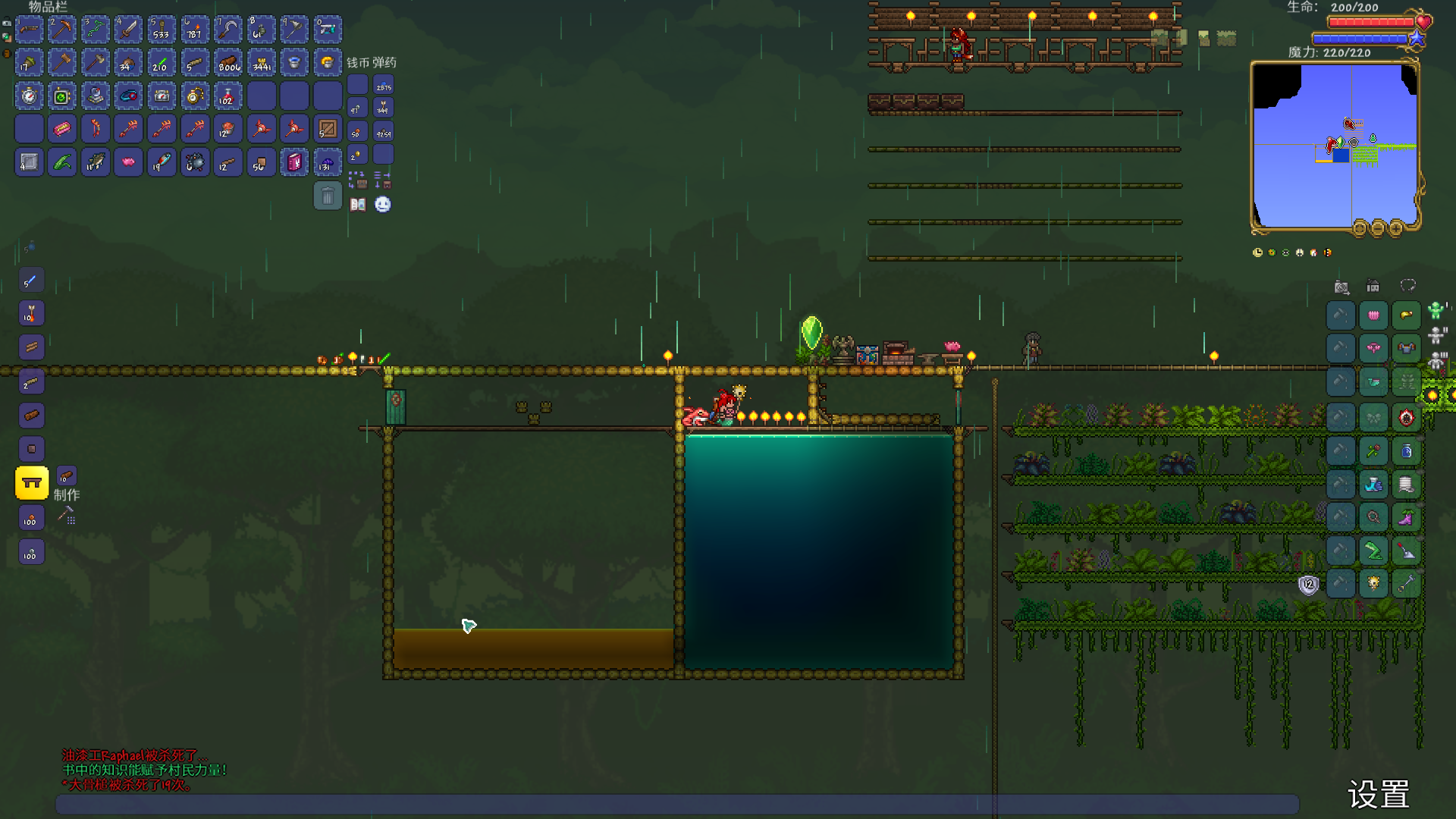Craft the selected wooden work bench
This screenshot has width=1456, height=819.
tap(32, 483)
